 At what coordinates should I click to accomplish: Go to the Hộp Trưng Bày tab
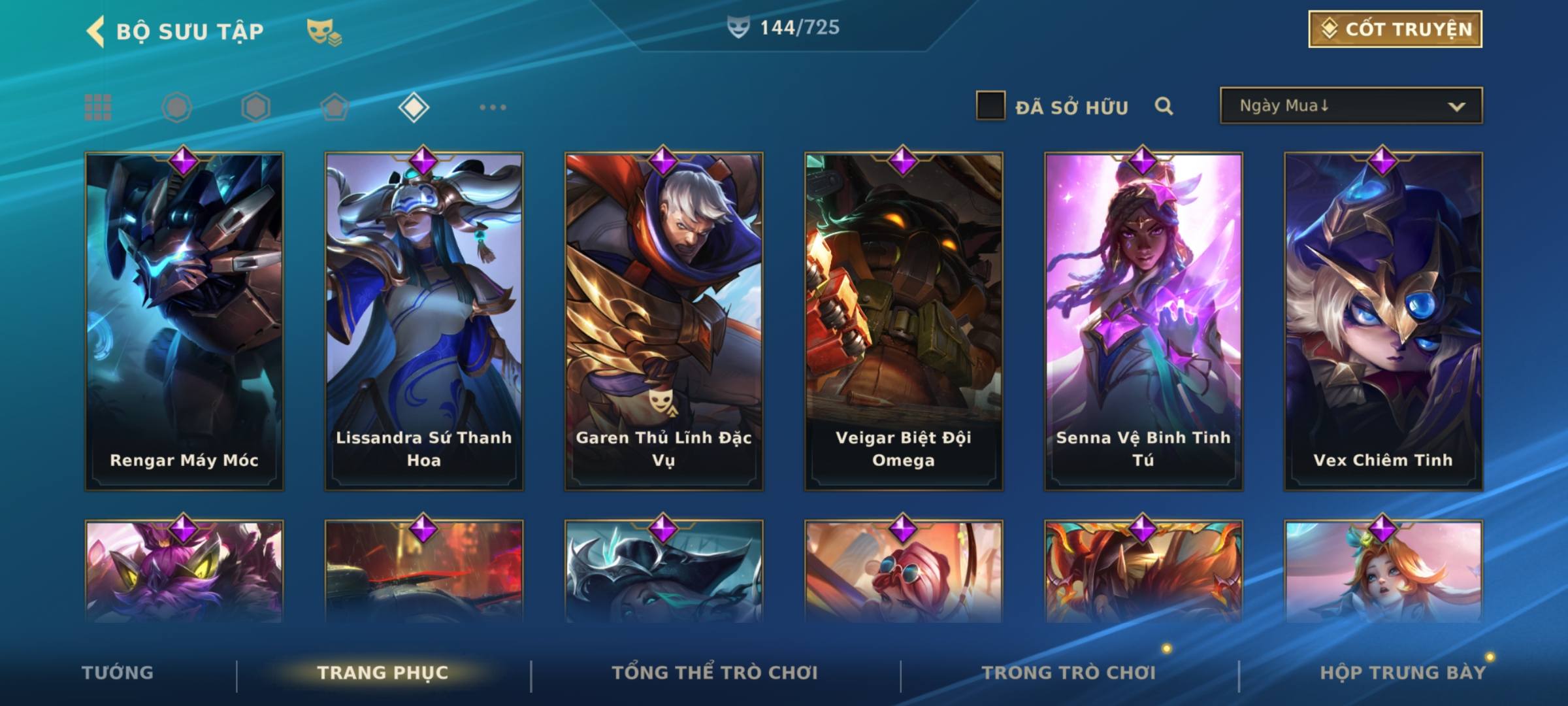pyautogui.click(x=1403, y=673)
